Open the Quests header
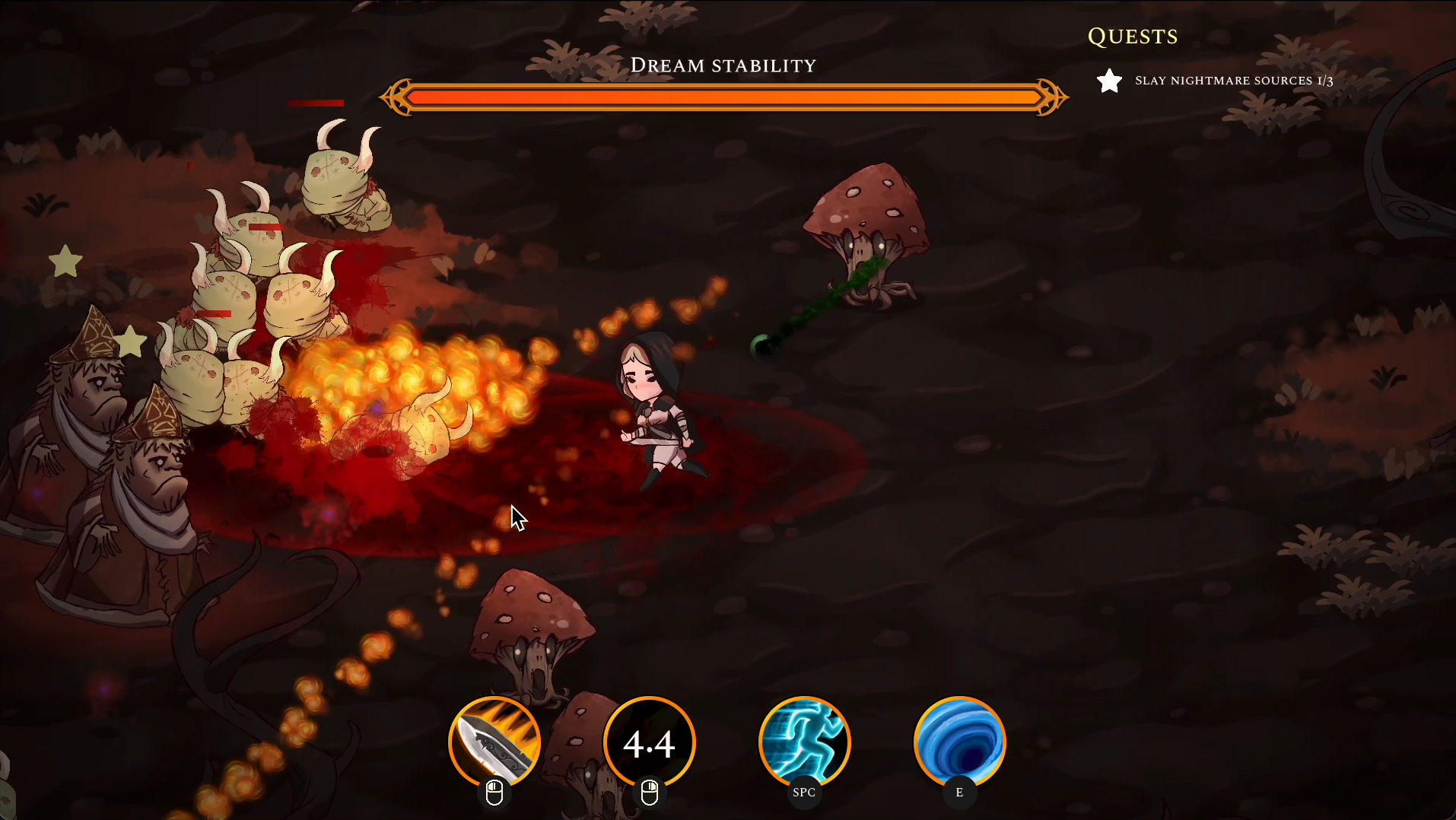 (1133, 37)
